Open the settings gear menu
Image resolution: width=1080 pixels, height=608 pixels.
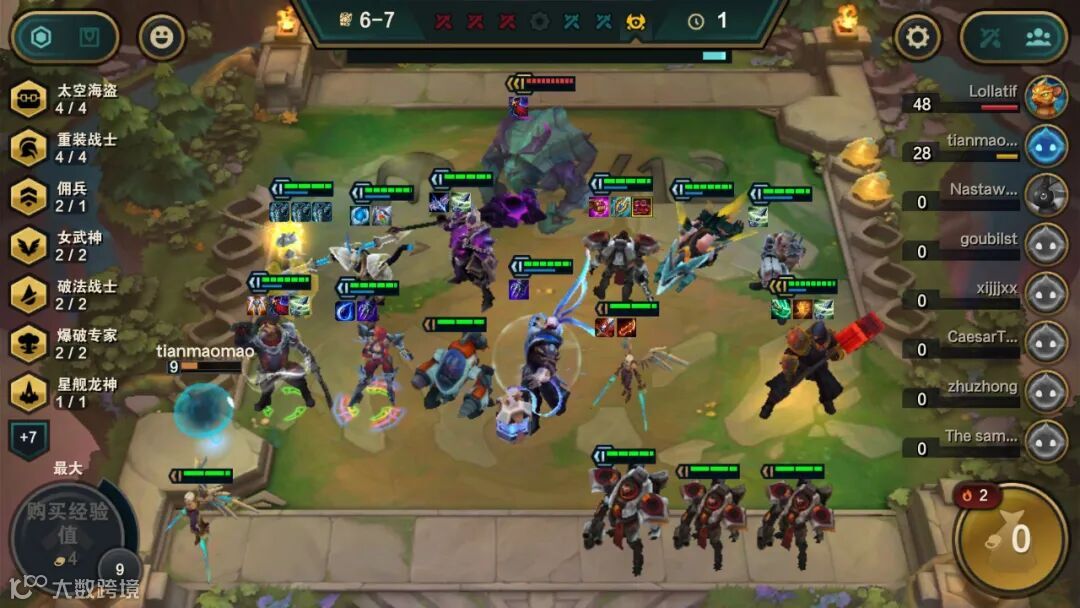coord(916,38)
